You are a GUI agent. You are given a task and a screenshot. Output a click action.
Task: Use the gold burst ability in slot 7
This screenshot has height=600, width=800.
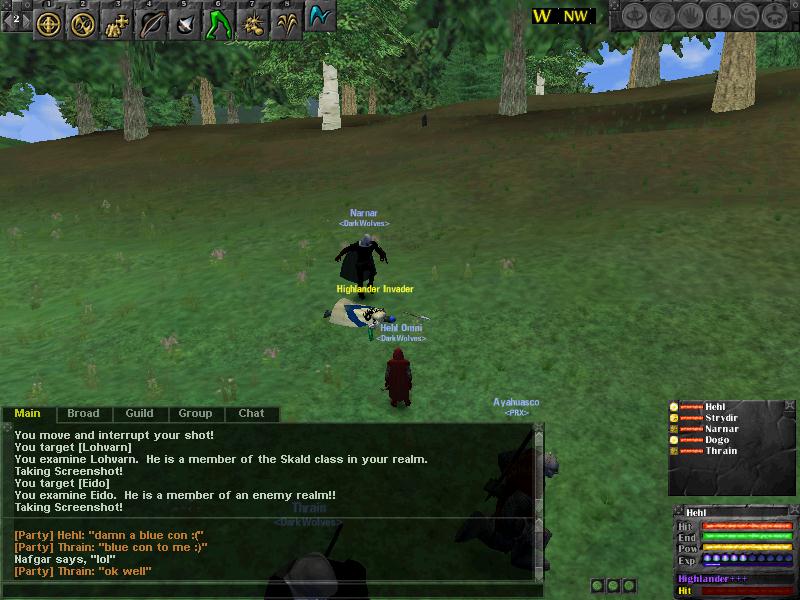pyautogui.click(x=253, y=23)
